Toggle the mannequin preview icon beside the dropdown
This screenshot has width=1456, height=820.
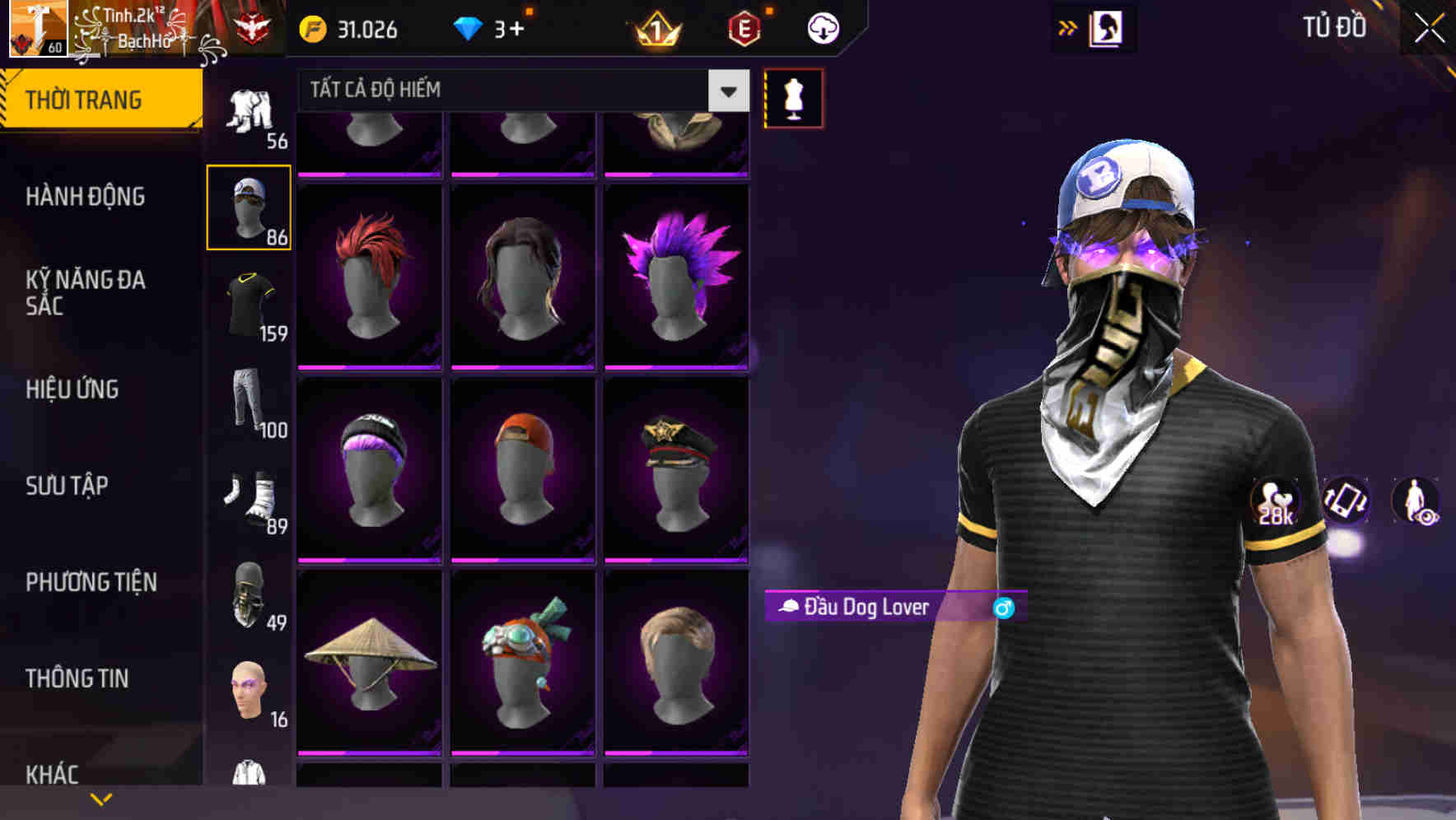pyautogui.click(x=793, y=97)
